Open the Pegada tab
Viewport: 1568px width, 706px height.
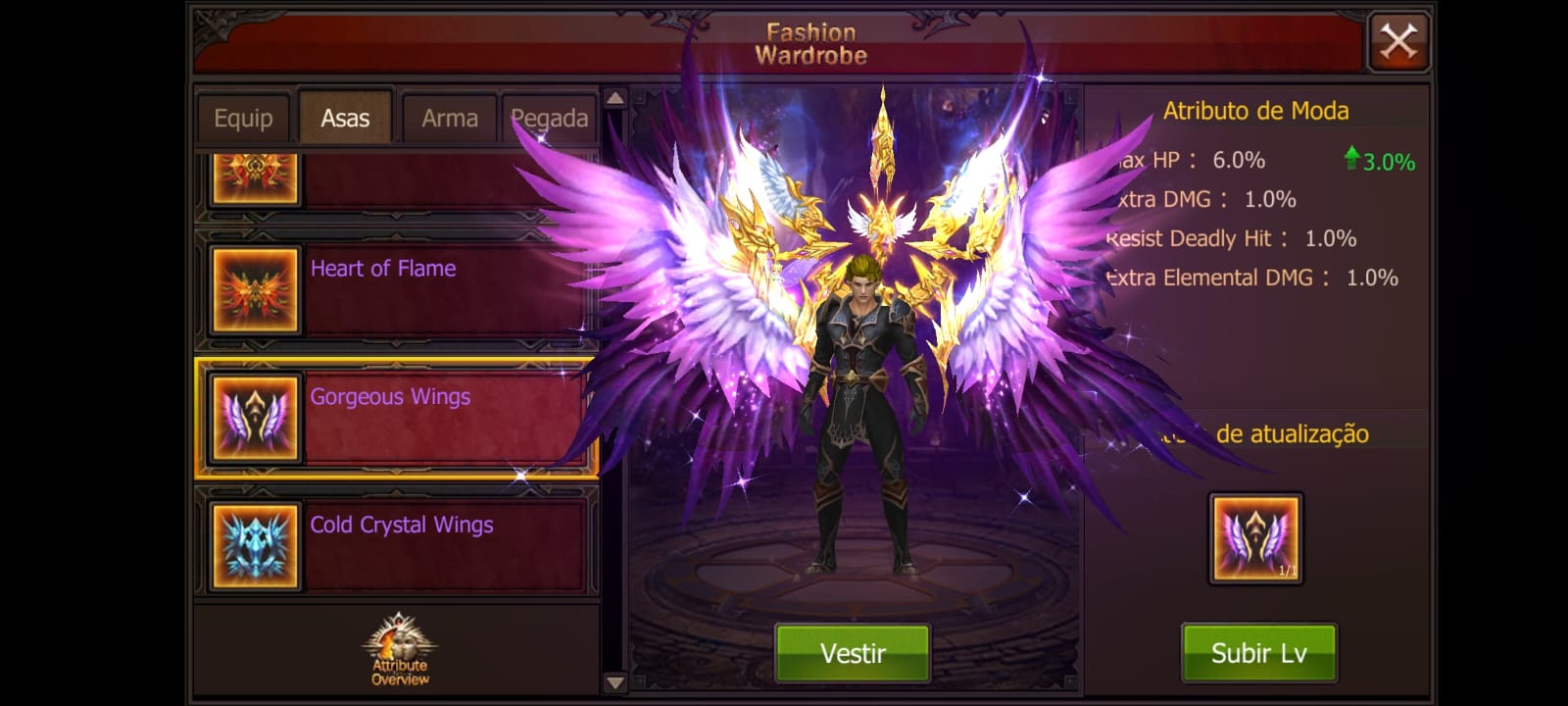point(550,117)
